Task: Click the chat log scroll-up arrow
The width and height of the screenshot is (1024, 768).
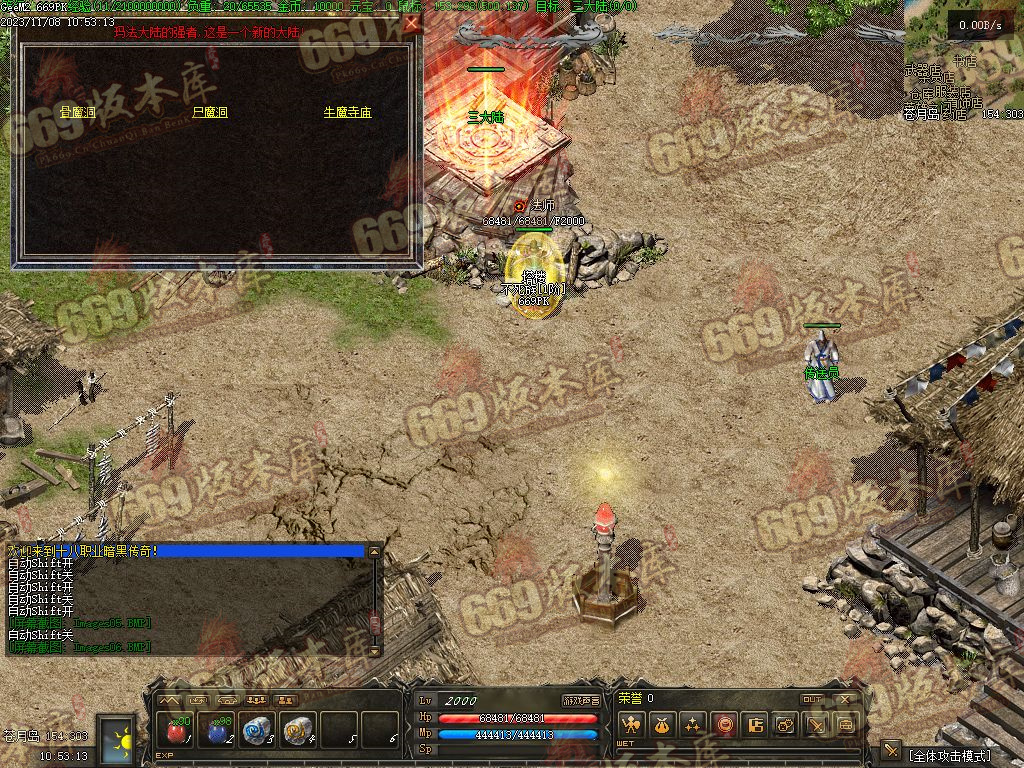Action: point(375,551)
